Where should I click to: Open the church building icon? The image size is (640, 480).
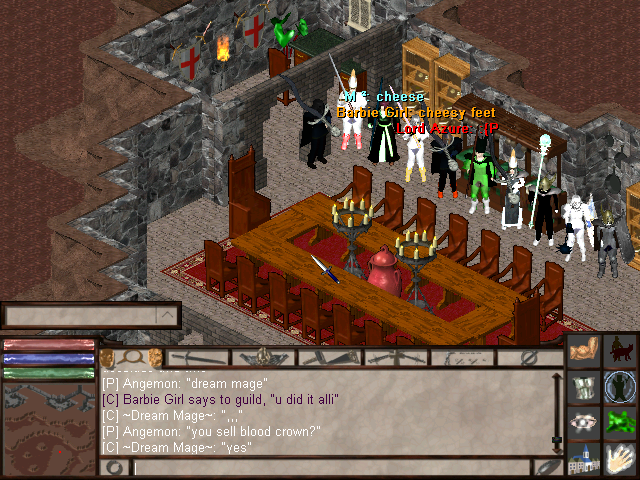pyautogui.click(x=584, y=459)
